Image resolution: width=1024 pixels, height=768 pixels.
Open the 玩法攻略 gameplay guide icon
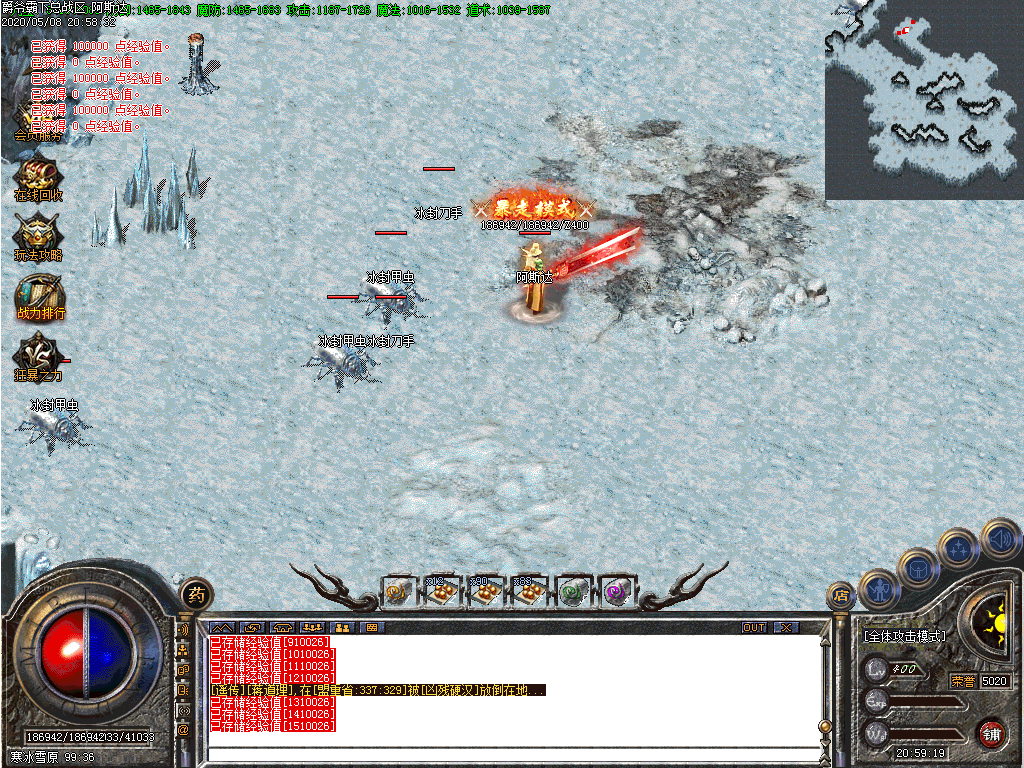point(38,237)
